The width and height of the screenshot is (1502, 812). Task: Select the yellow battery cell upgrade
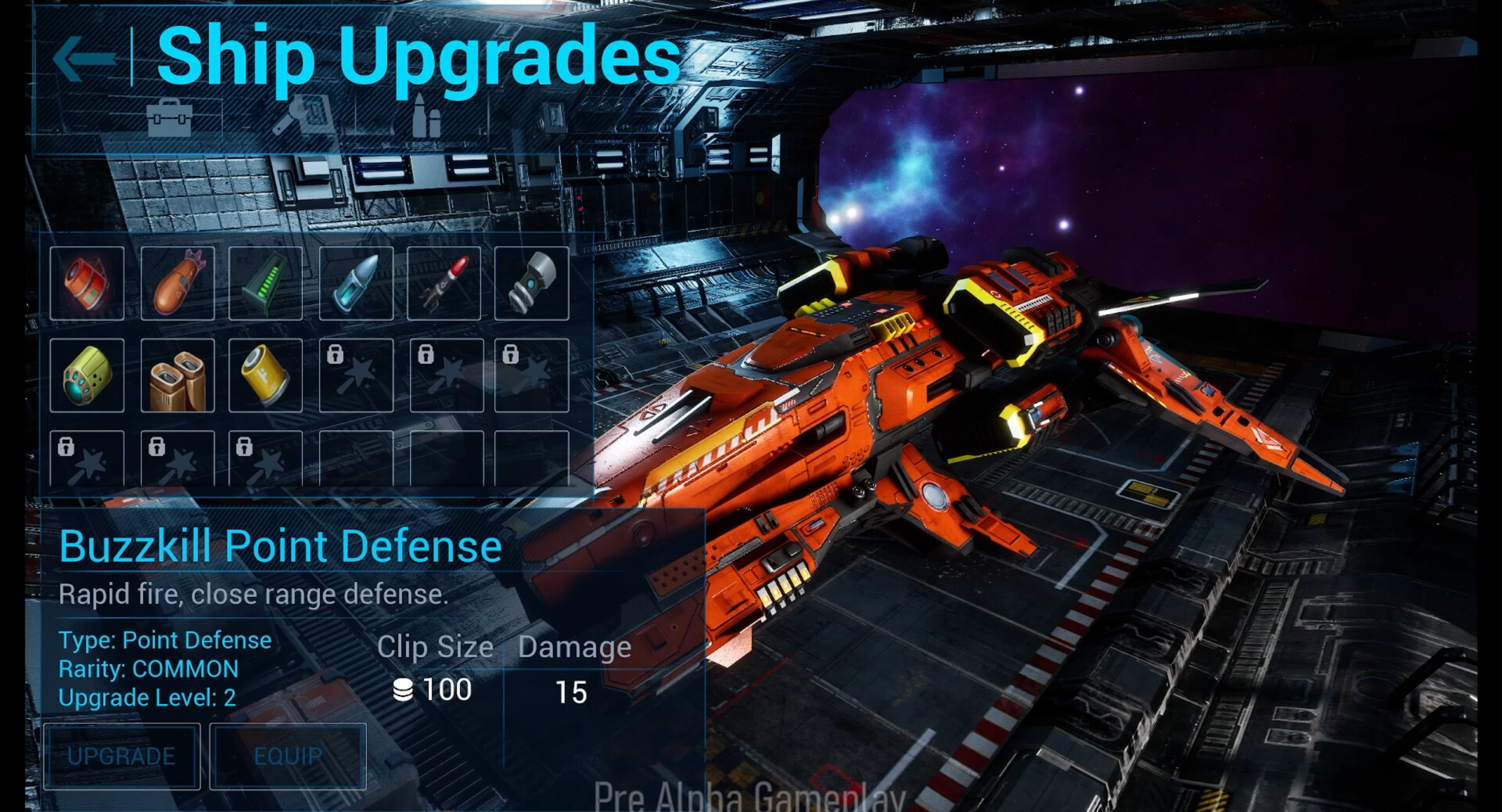[266, 375]
